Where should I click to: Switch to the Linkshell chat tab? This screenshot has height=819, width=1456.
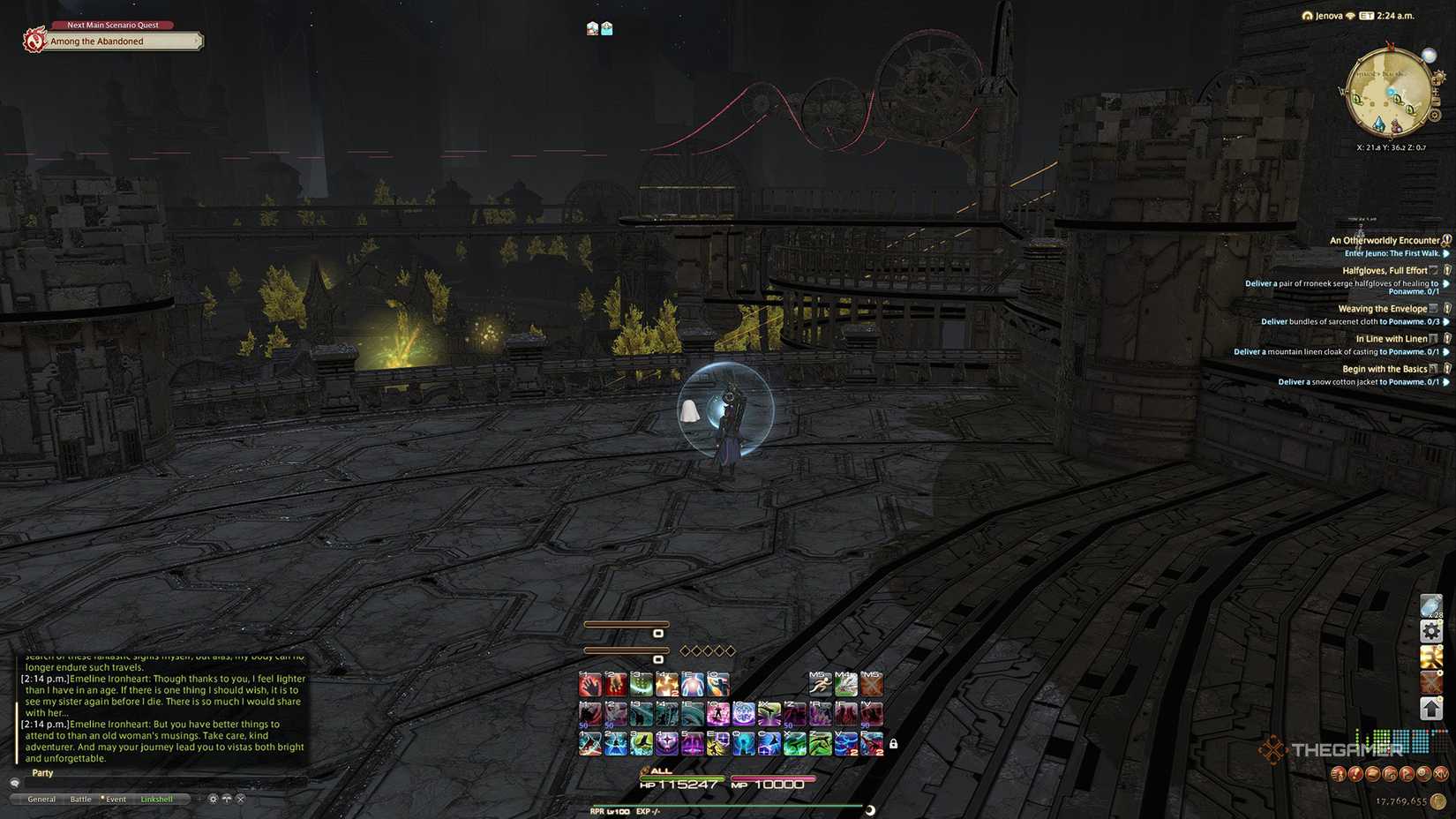tap(158, 799)
